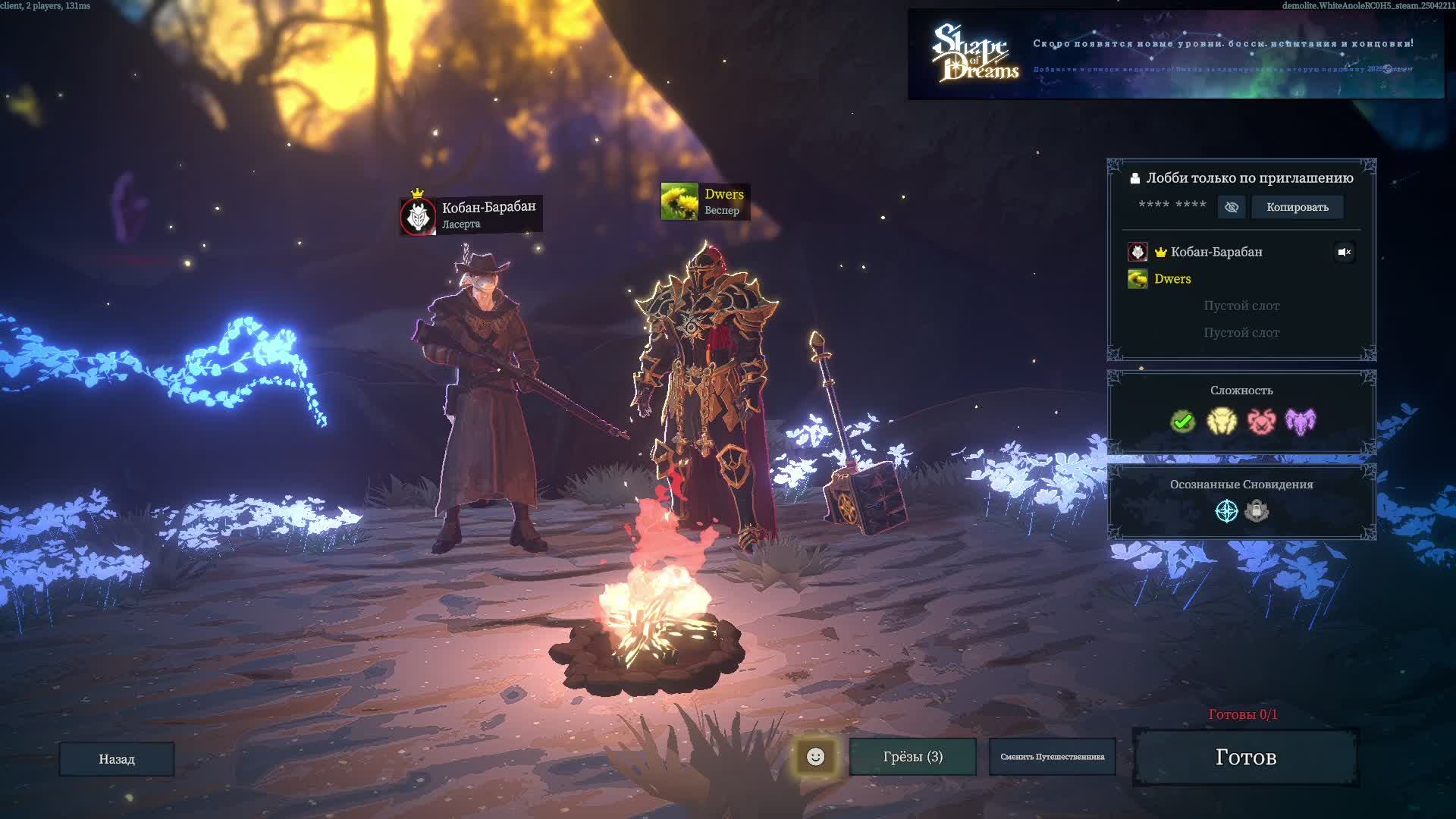Screen dimensions: 1456x819
Task: Toggle lobby code visibility eye icon
Action: click(x=1232, y=207)
